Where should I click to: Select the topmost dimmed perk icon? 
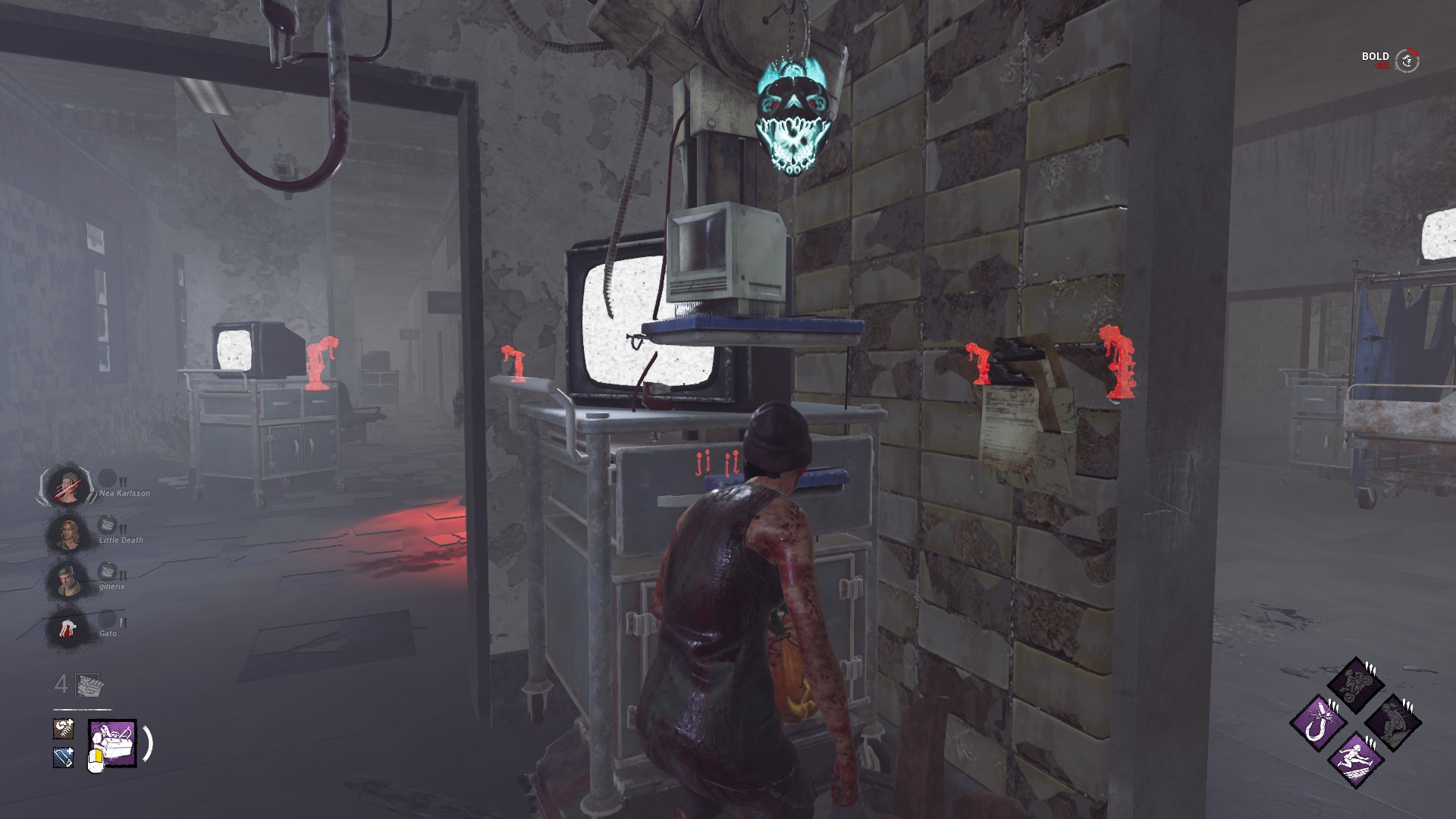click(1354, 684)
